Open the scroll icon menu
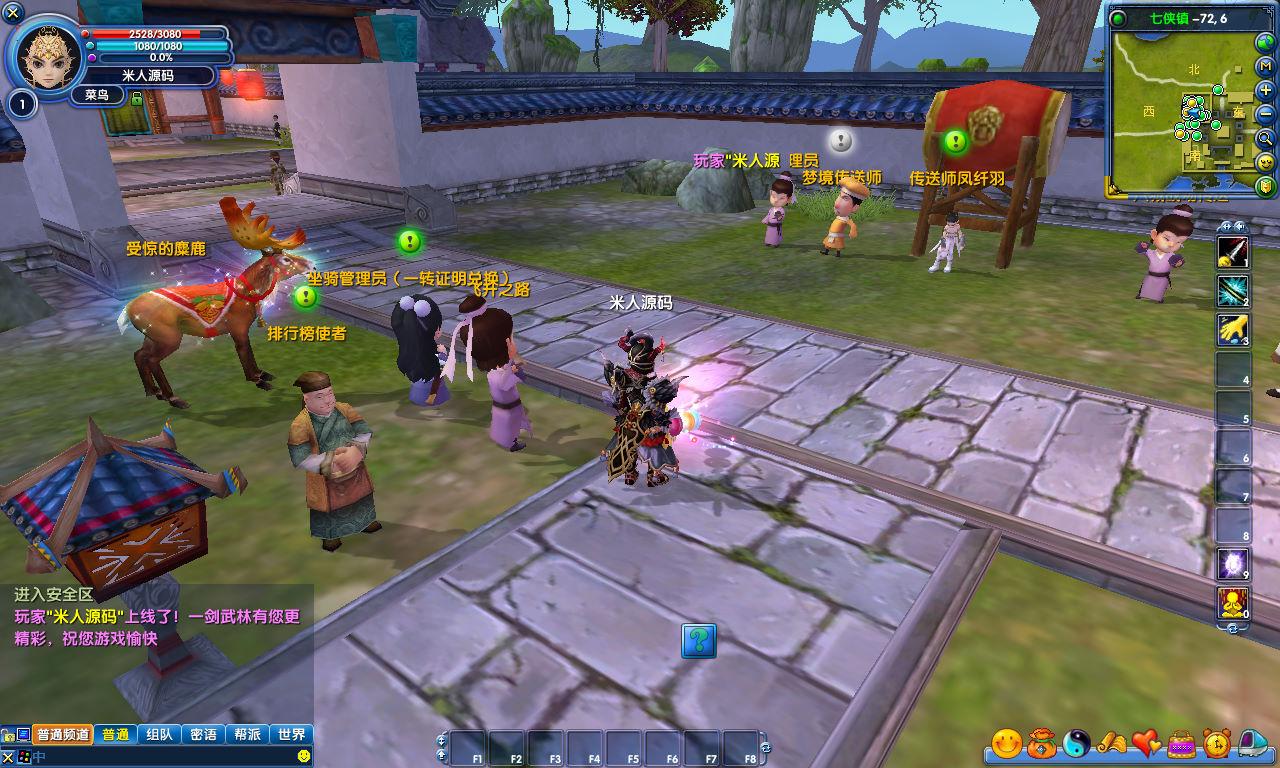The image size is (1280, 768). pos(1111,743)
